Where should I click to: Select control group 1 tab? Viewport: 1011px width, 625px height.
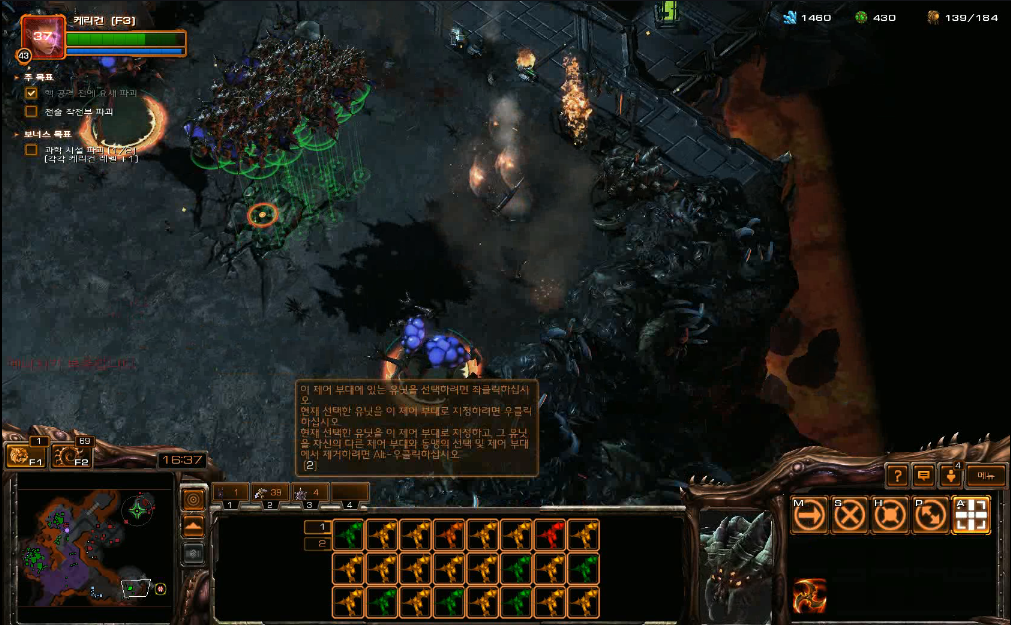click(231, 493)
